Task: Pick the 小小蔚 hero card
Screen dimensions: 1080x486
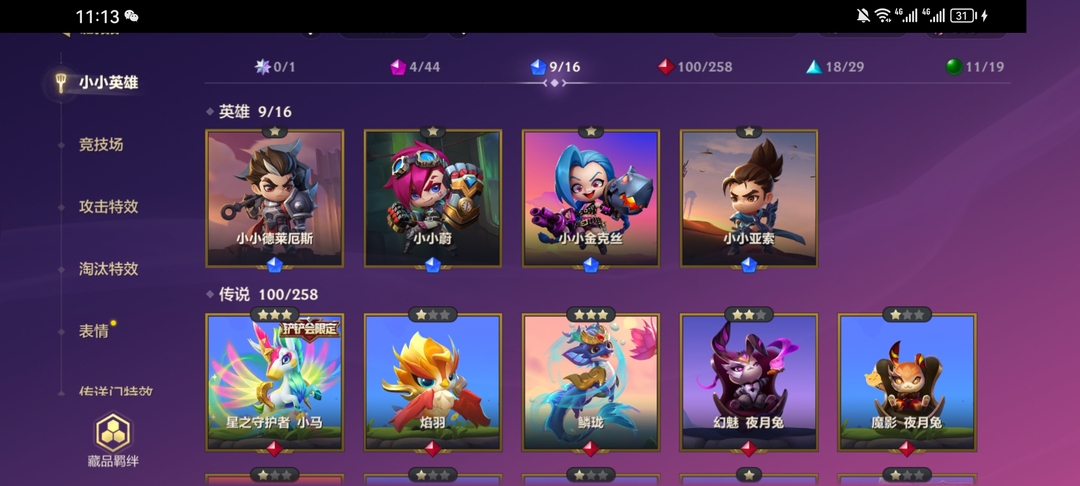Action: 433,199
